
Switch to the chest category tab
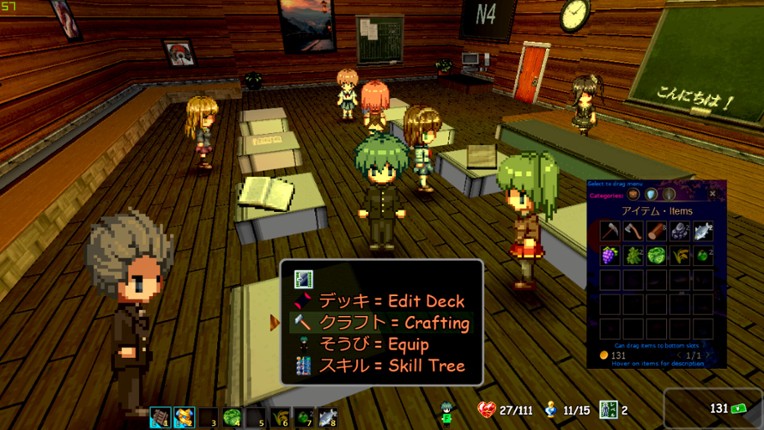(x=633, y=194)
